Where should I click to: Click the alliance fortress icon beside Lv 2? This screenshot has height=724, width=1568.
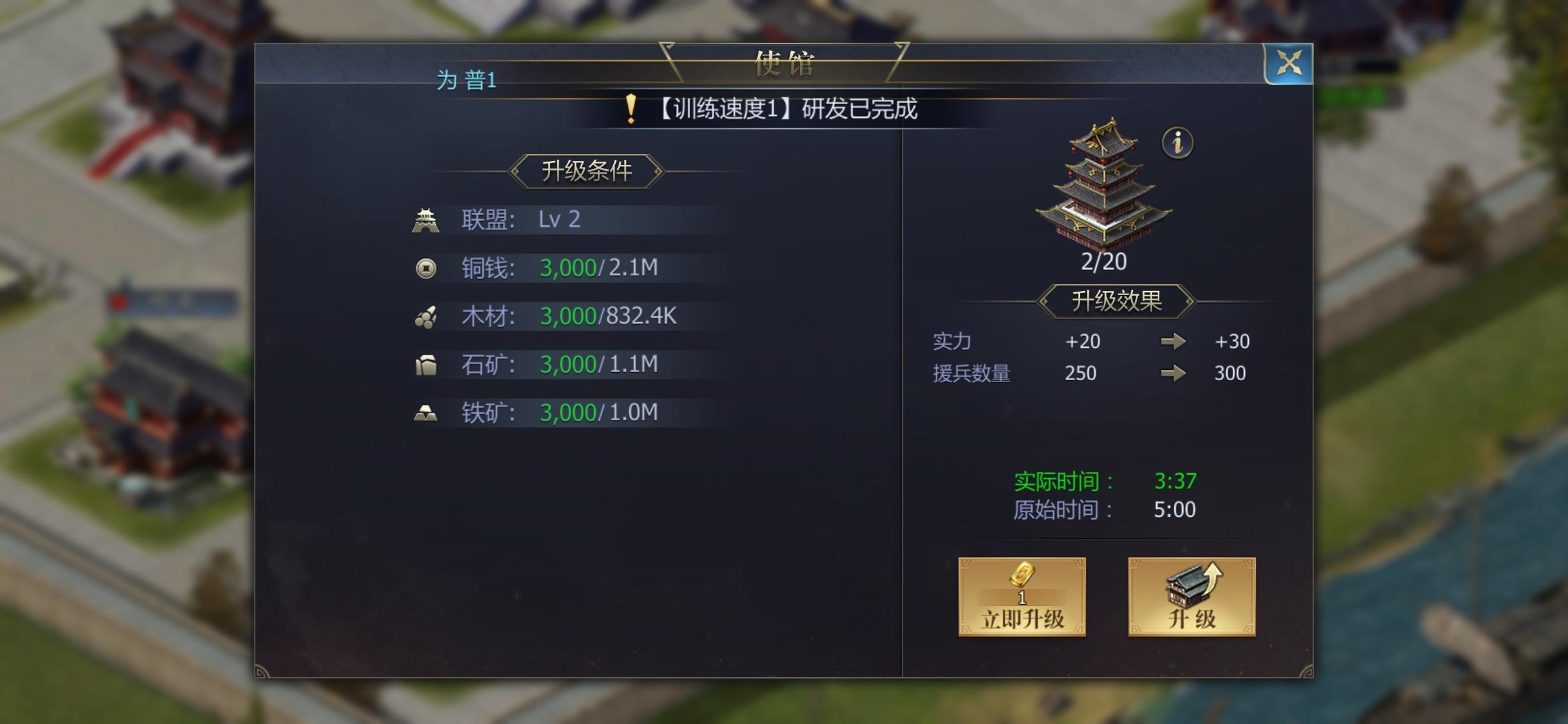point(428,220)
